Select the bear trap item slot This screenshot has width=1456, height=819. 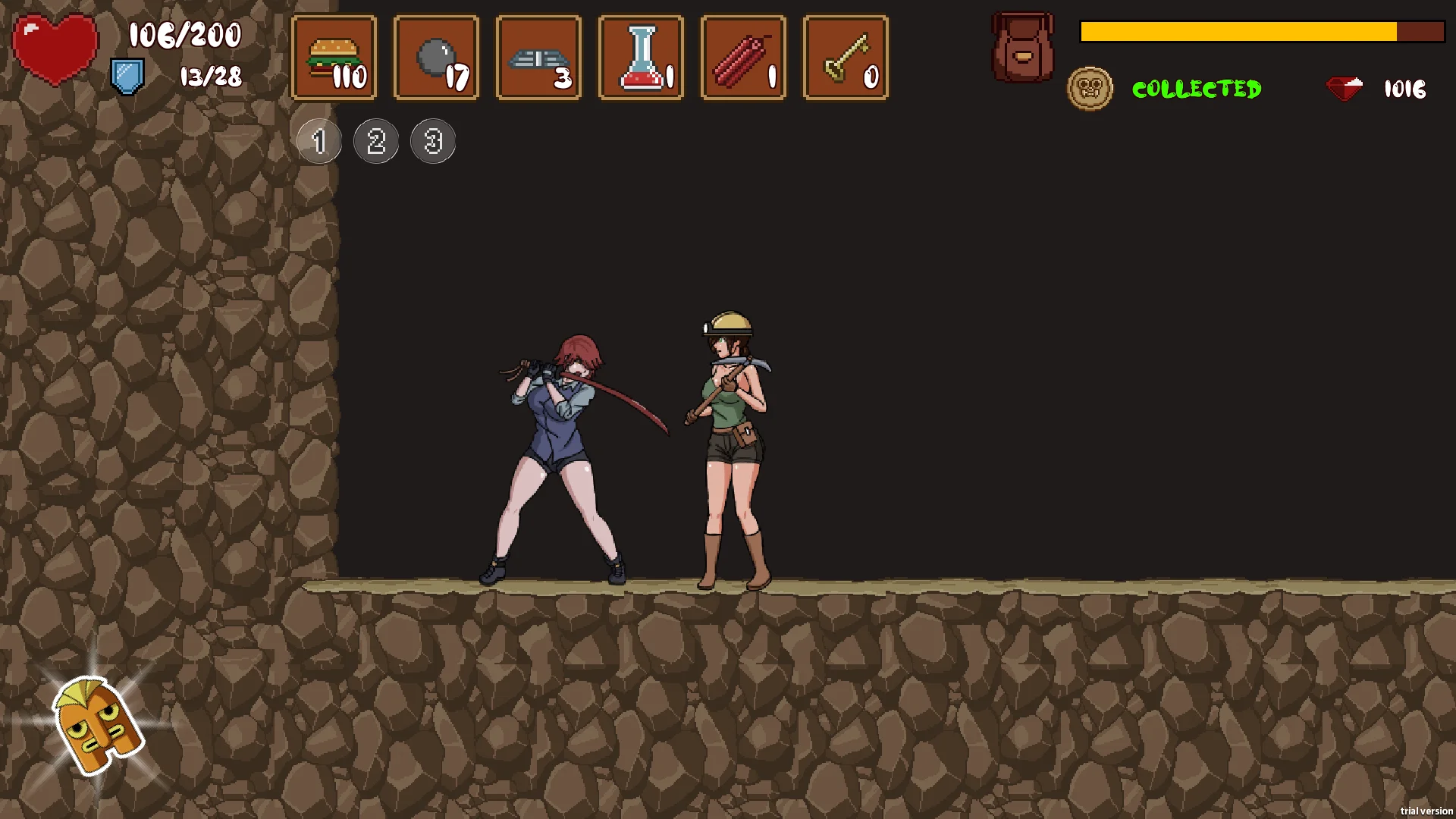coord(539,58)
